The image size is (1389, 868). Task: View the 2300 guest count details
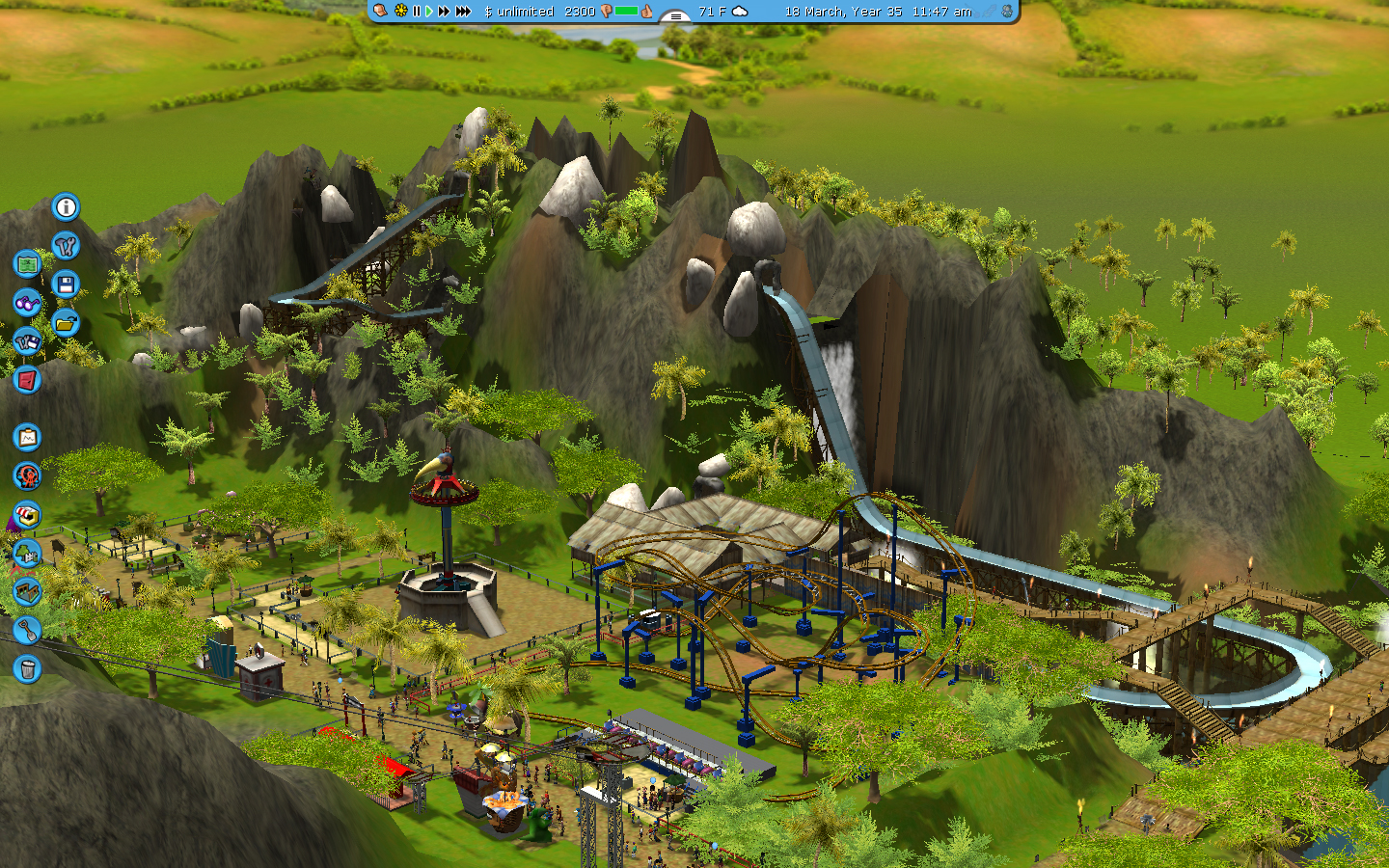click(580, 11)
